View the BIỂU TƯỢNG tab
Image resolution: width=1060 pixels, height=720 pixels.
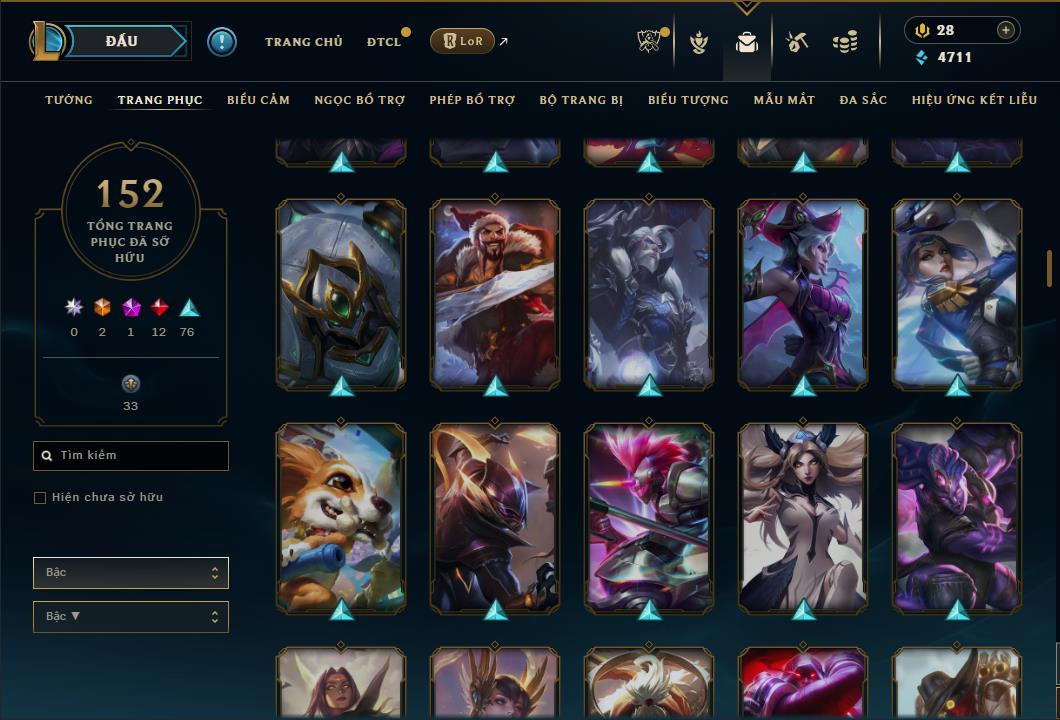[688, 100]
